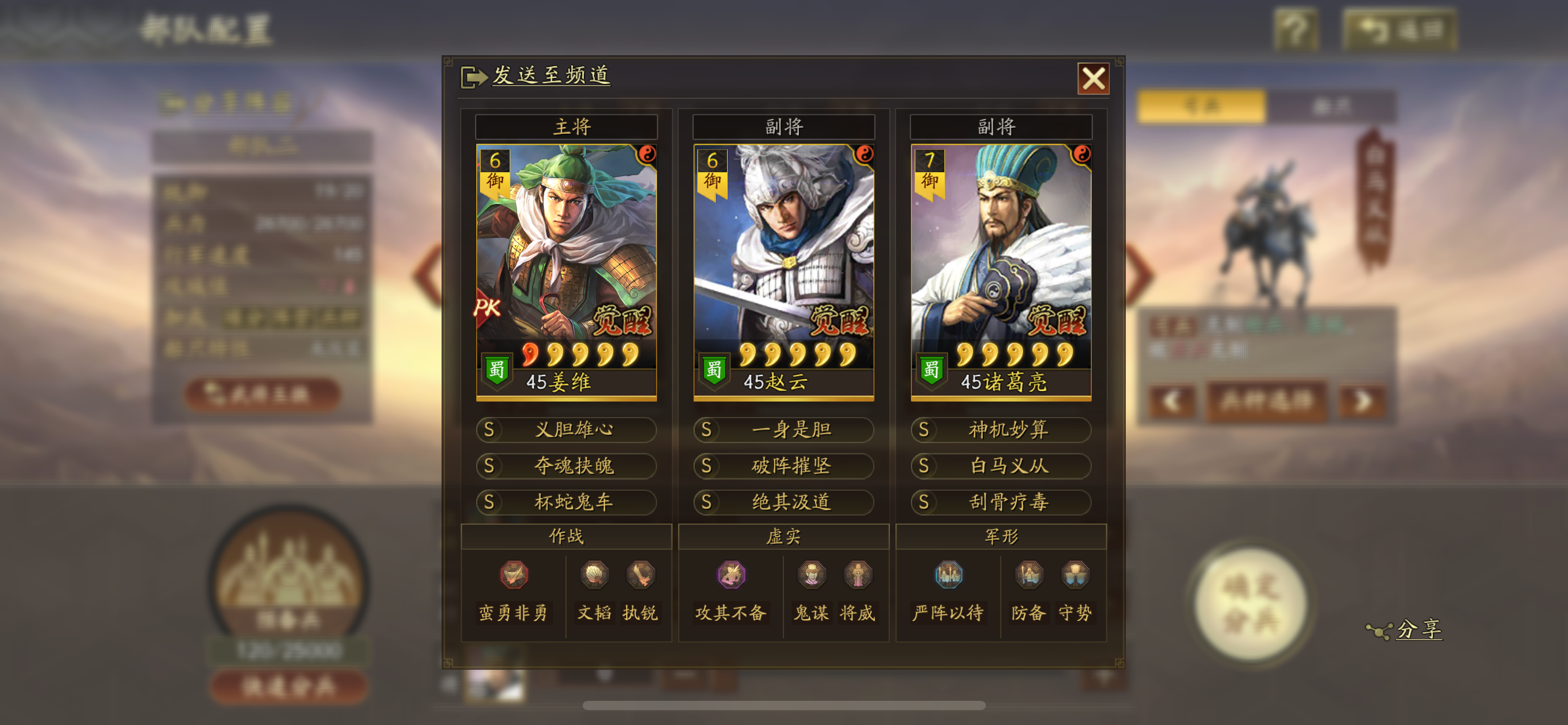Select the 守势 formation icon
The height and width of the screenshot is (725, 1568).
point(1075,575)
